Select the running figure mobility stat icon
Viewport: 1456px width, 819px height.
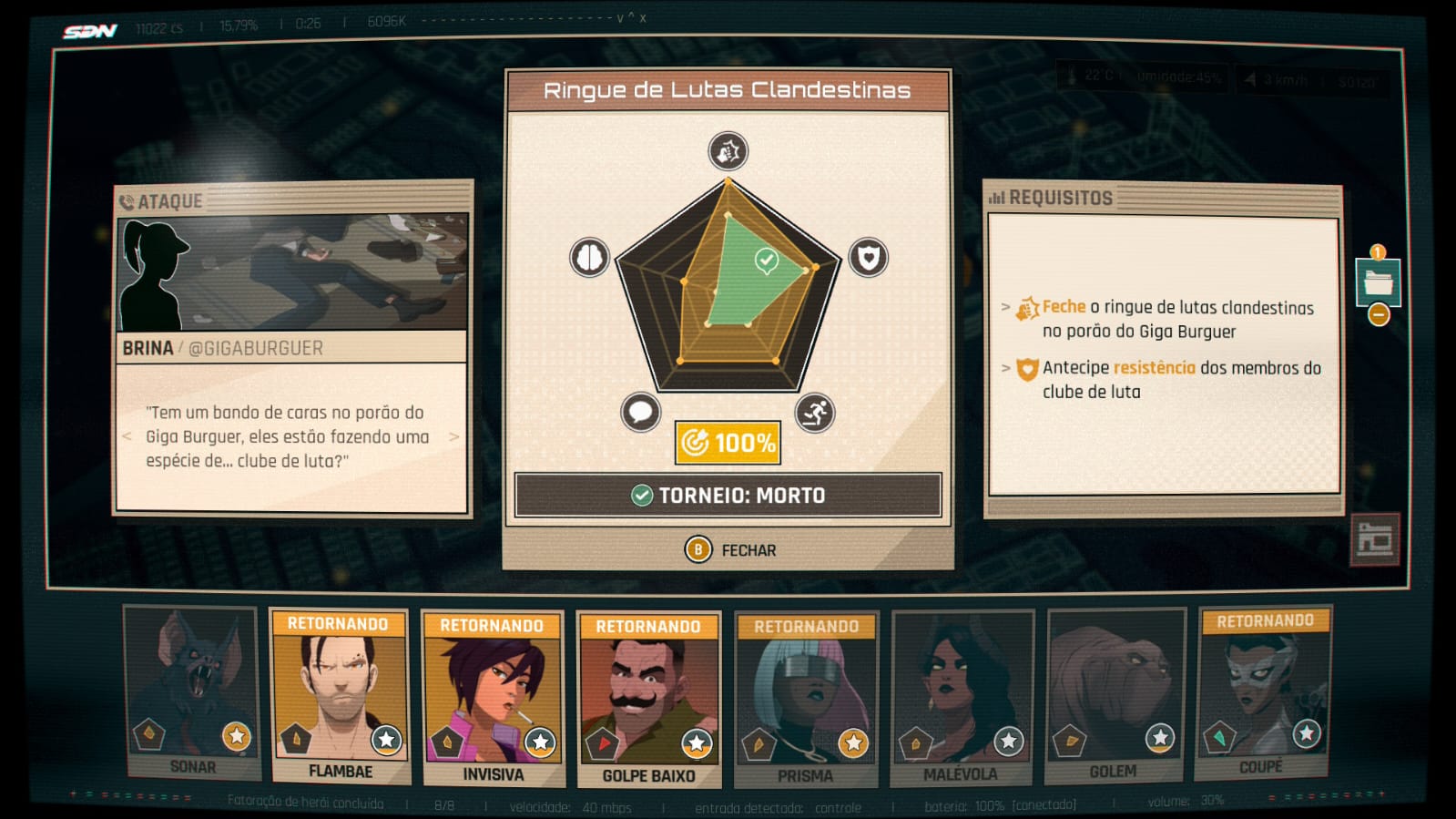[814, 413]
